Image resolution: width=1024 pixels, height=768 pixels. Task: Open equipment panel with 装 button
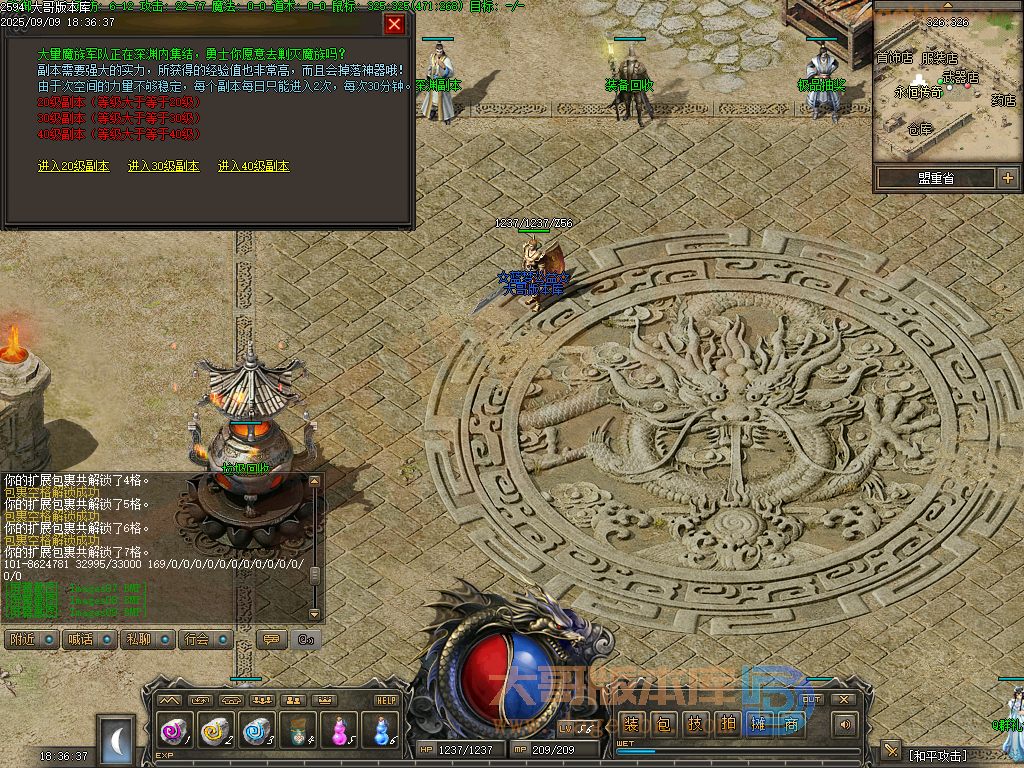click(631, 724)
